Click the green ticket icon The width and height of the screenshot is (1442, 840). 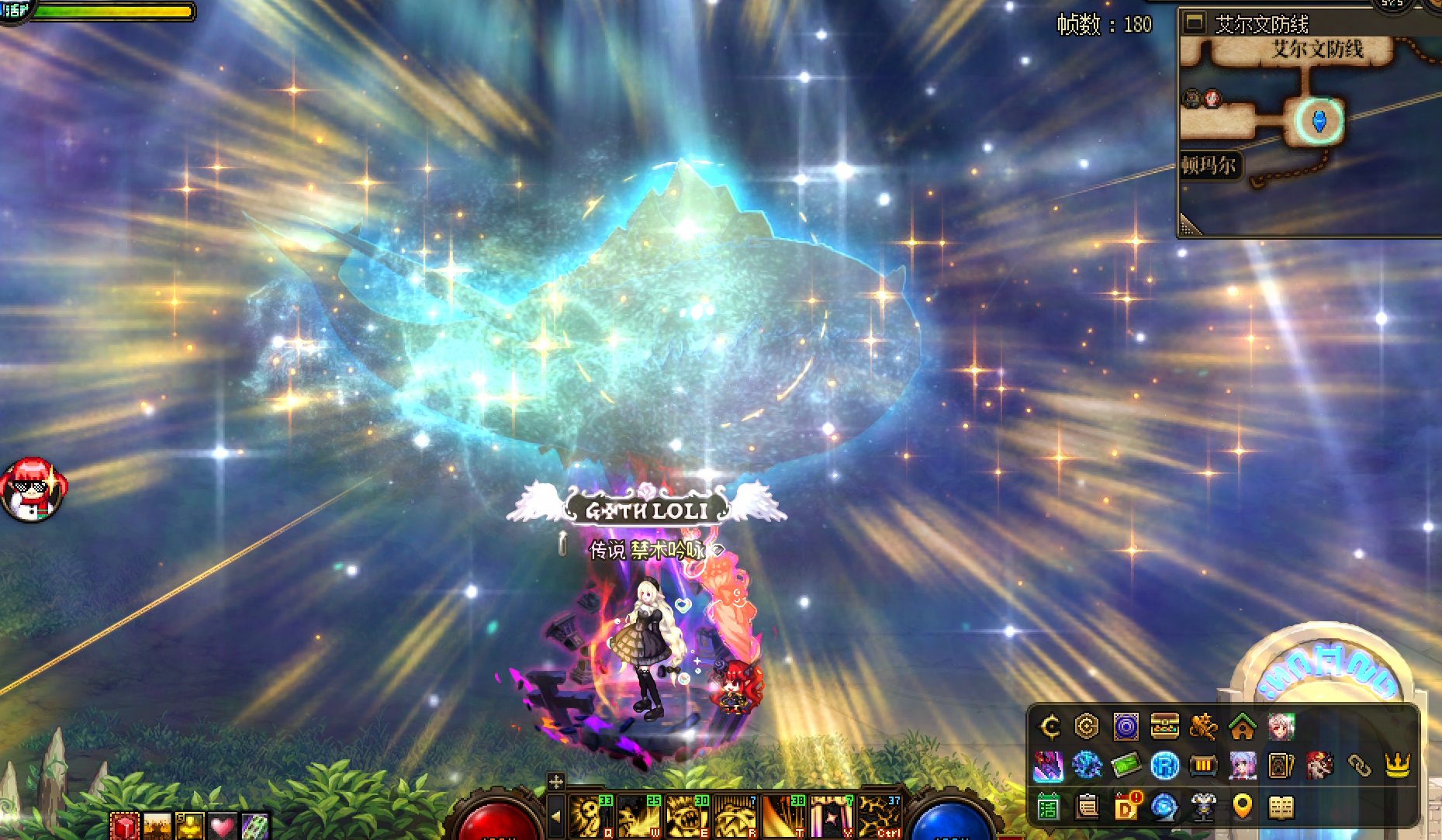(1126, 766)
